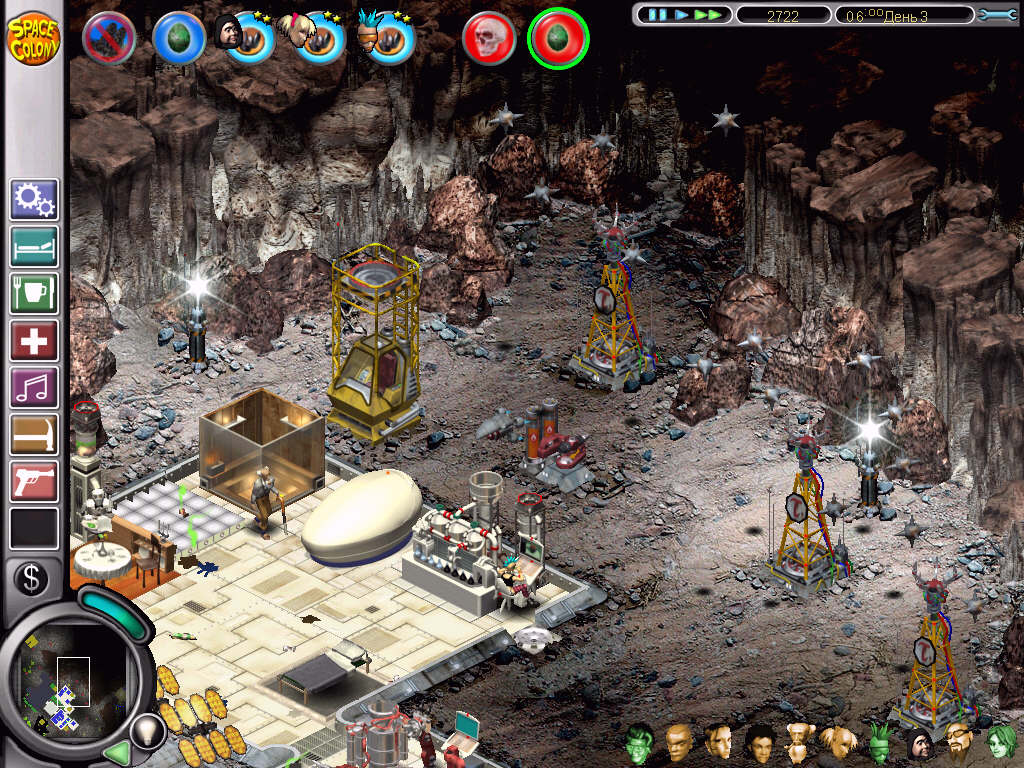Viewport: 1024px width, 768px height.
Task: Select the bearded colonist with sunglasses portrait
Action: (x=959, y=742)
